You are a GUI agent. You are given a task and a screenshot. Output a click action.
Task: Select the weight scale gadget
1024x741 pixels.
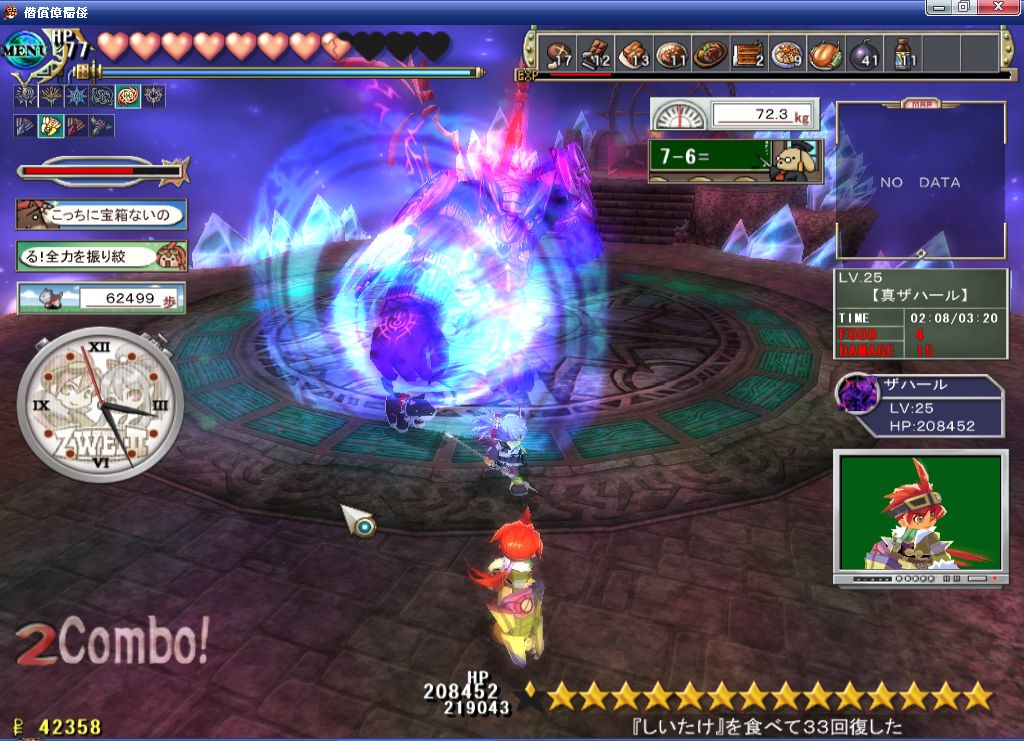[735, 115]
